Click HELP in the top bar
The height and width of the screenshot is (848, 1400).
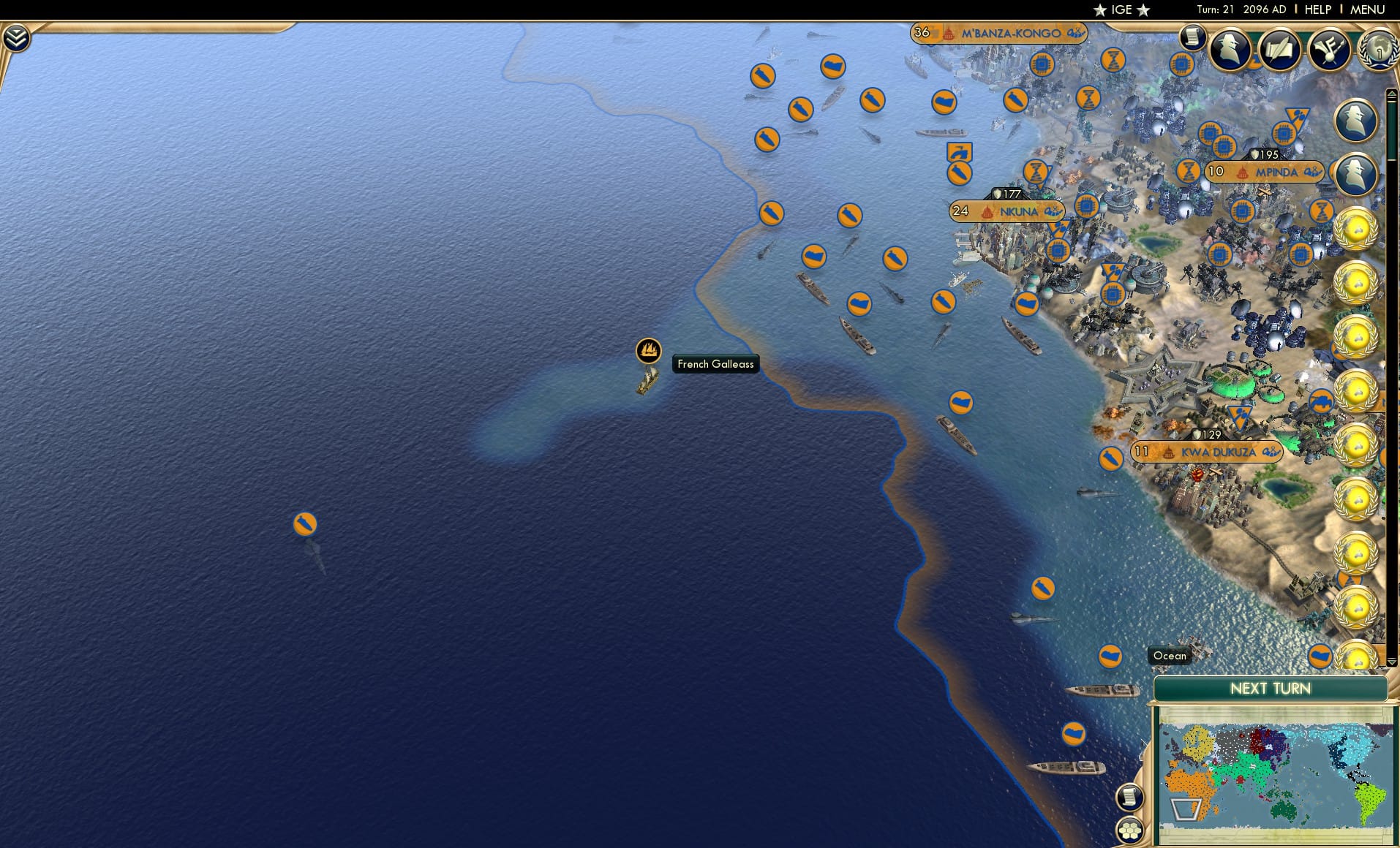(1317, 10)
